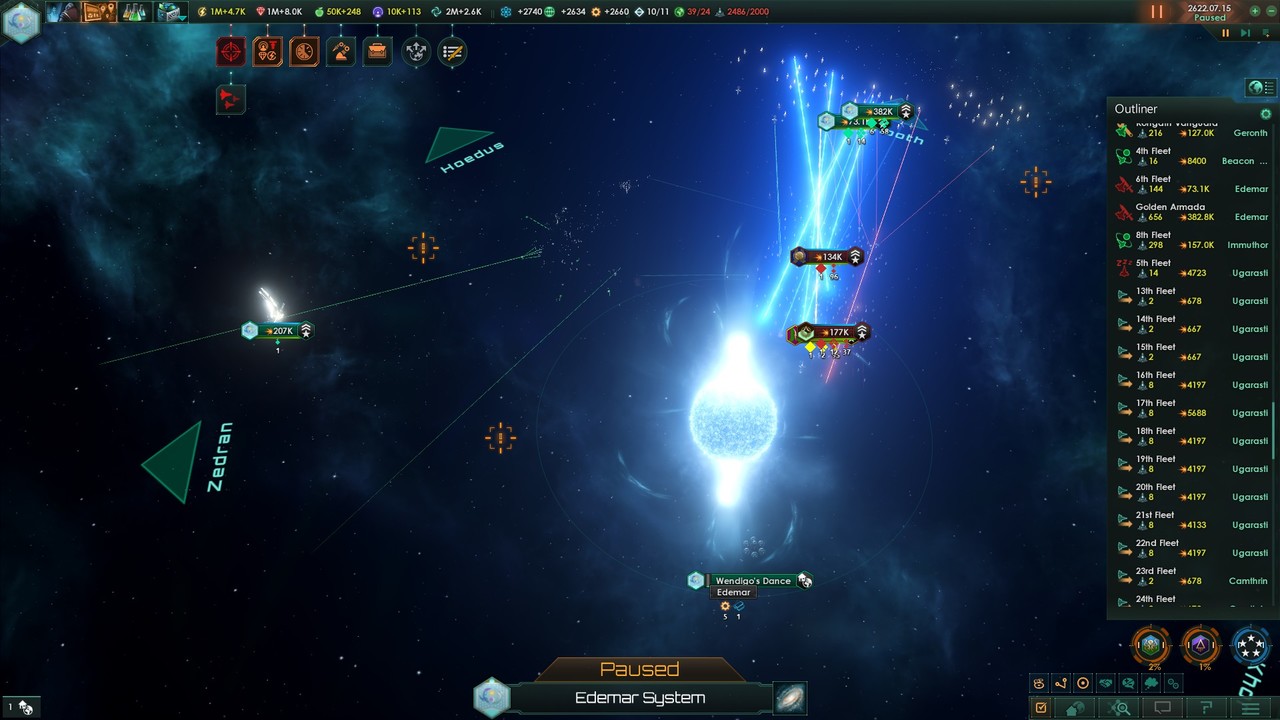Open the red crosshair alert notification
1280x720 pixels.
[231, 52]
